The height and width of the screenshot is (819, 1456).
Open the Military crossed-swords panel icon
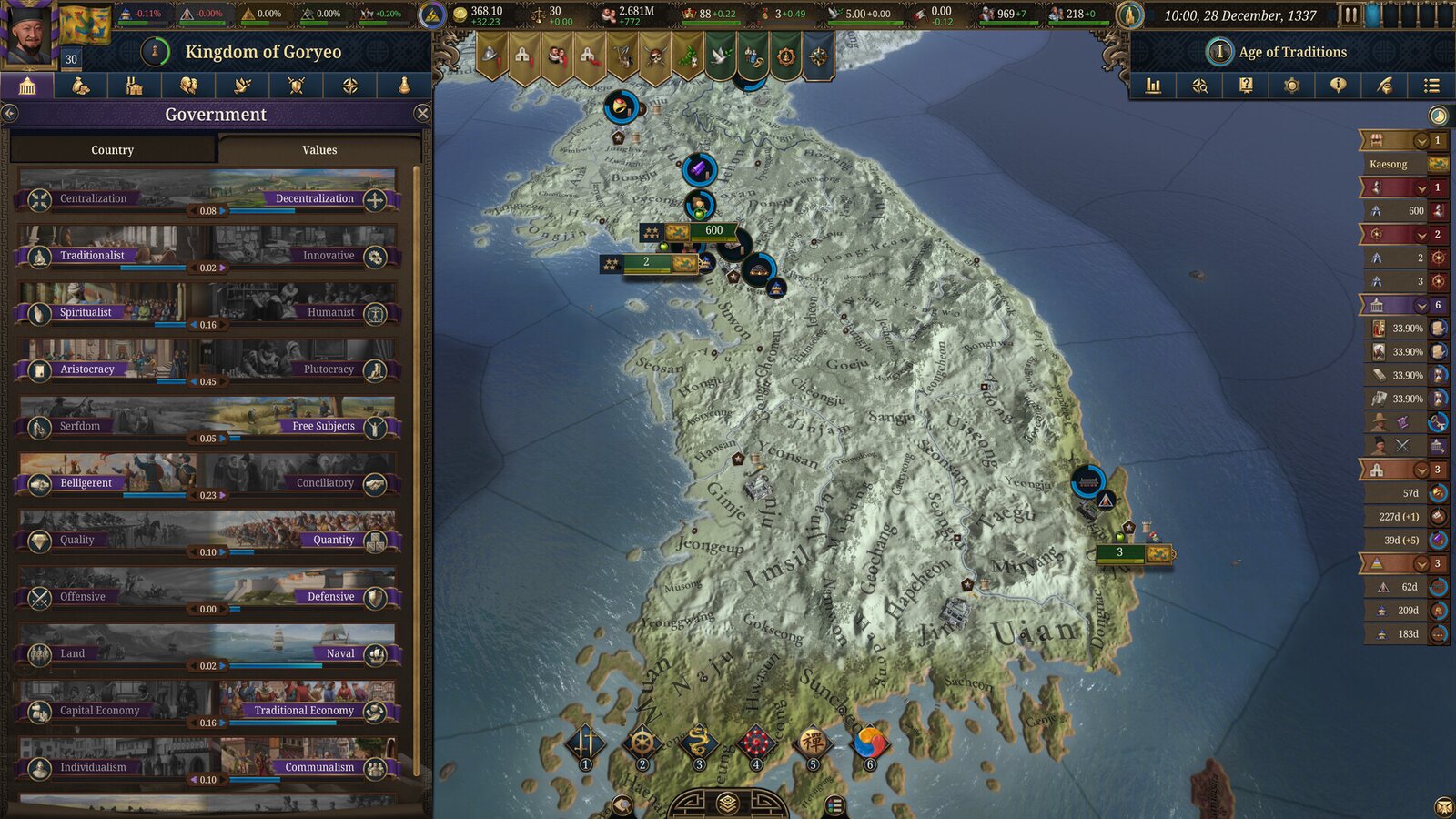pyautogui.click(x=296, y=86)
